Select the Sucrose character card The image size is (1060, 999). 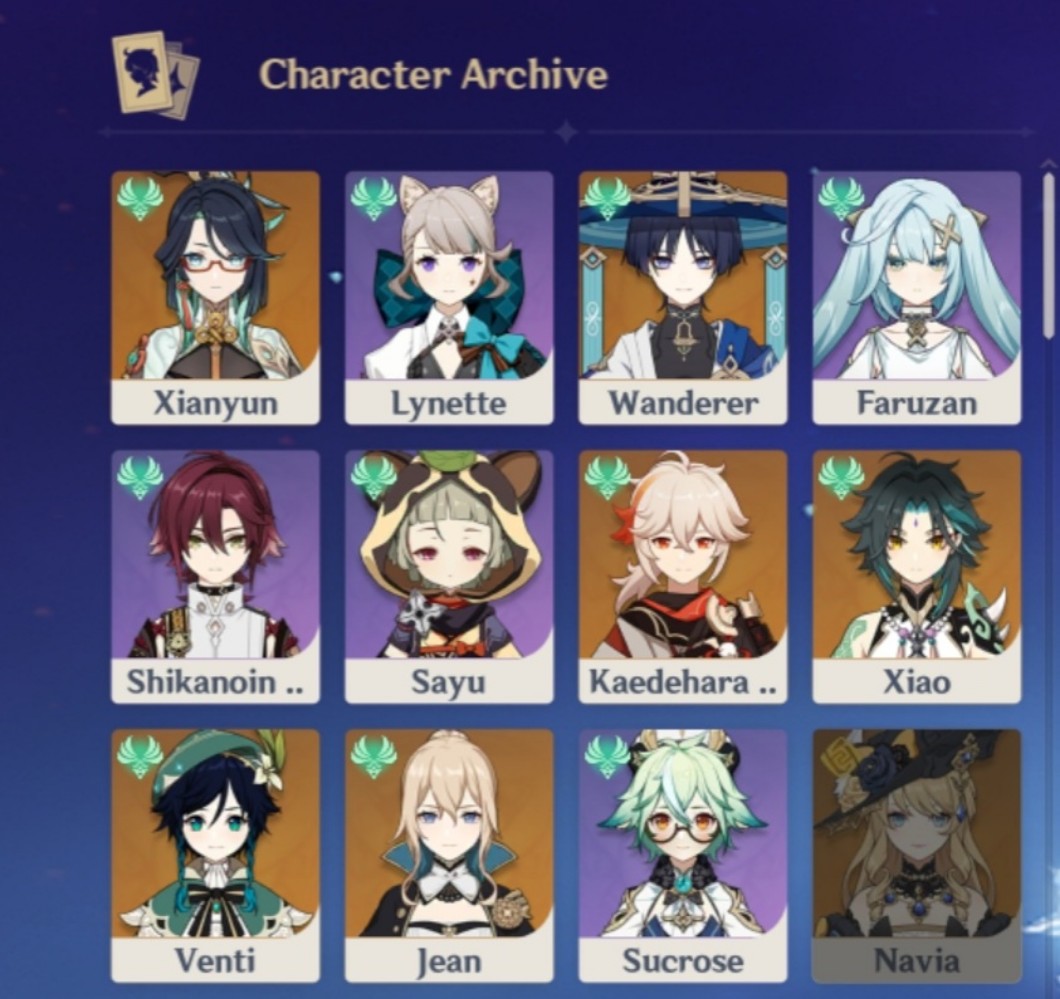coord(683,853)
